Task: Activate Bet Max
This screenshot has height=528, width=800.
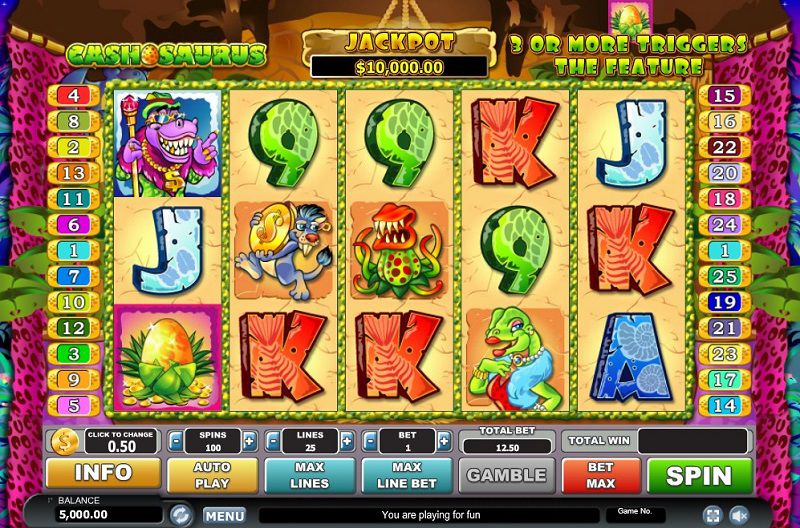Action: pos(600,475)
